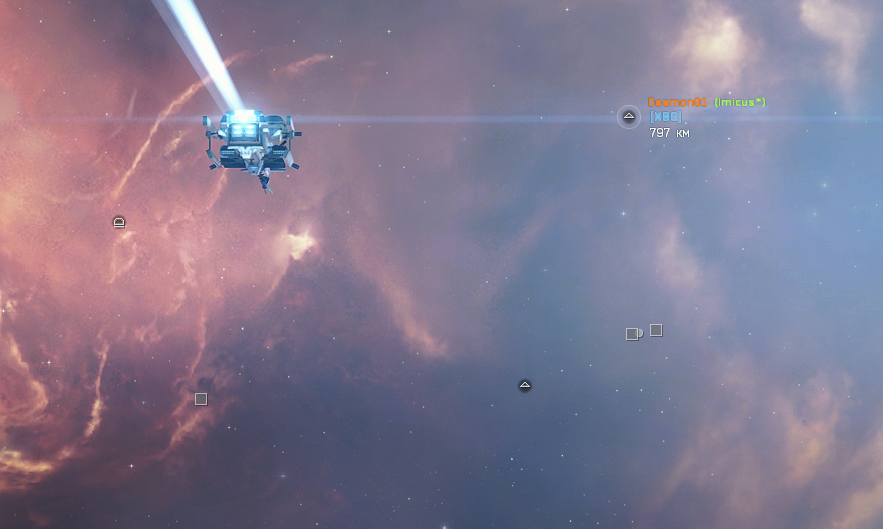Image resolution: width=883 pixels, height=529 pixels.
Task: Select the dome-shaped bracket marker
Action: pos(119,221)
